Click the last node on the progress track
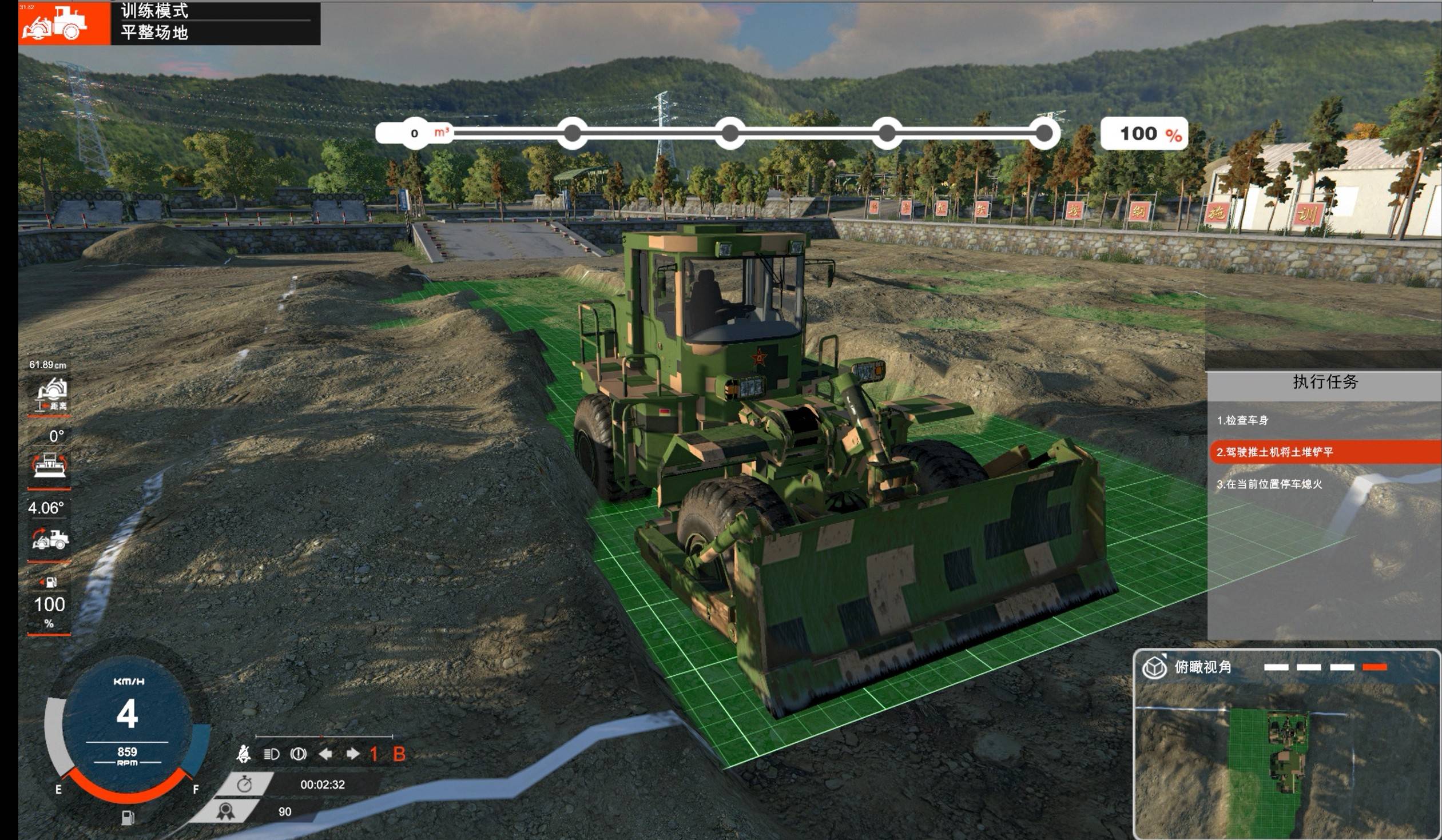This screenshot has height=840, width=1442. coord(1043,133)
